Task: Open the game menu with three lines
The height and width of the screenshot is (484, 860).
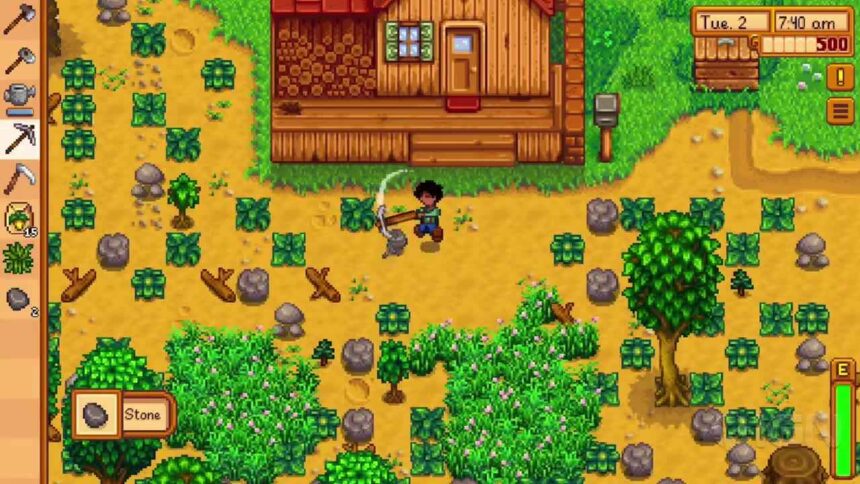Action: click(x=841, y=110)
